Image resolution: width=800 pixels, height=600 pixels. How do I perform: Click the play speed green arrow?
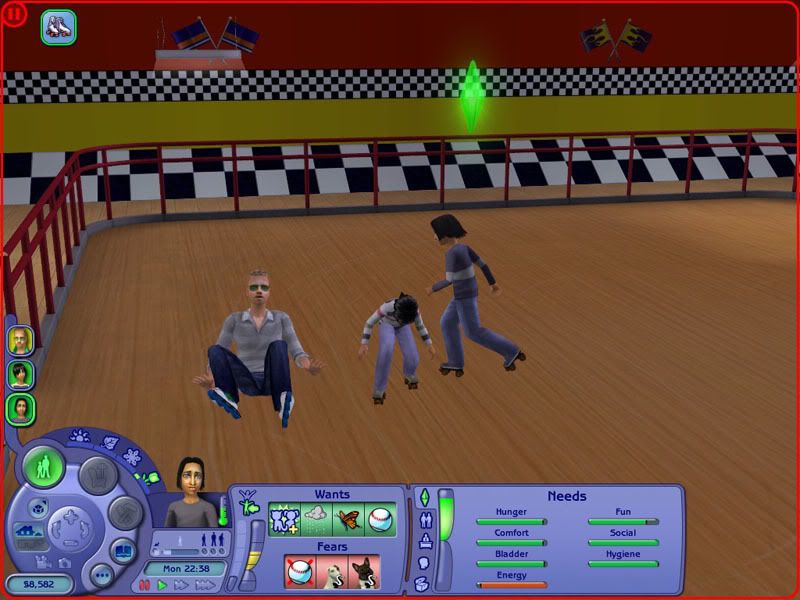[x=162, y=585]
